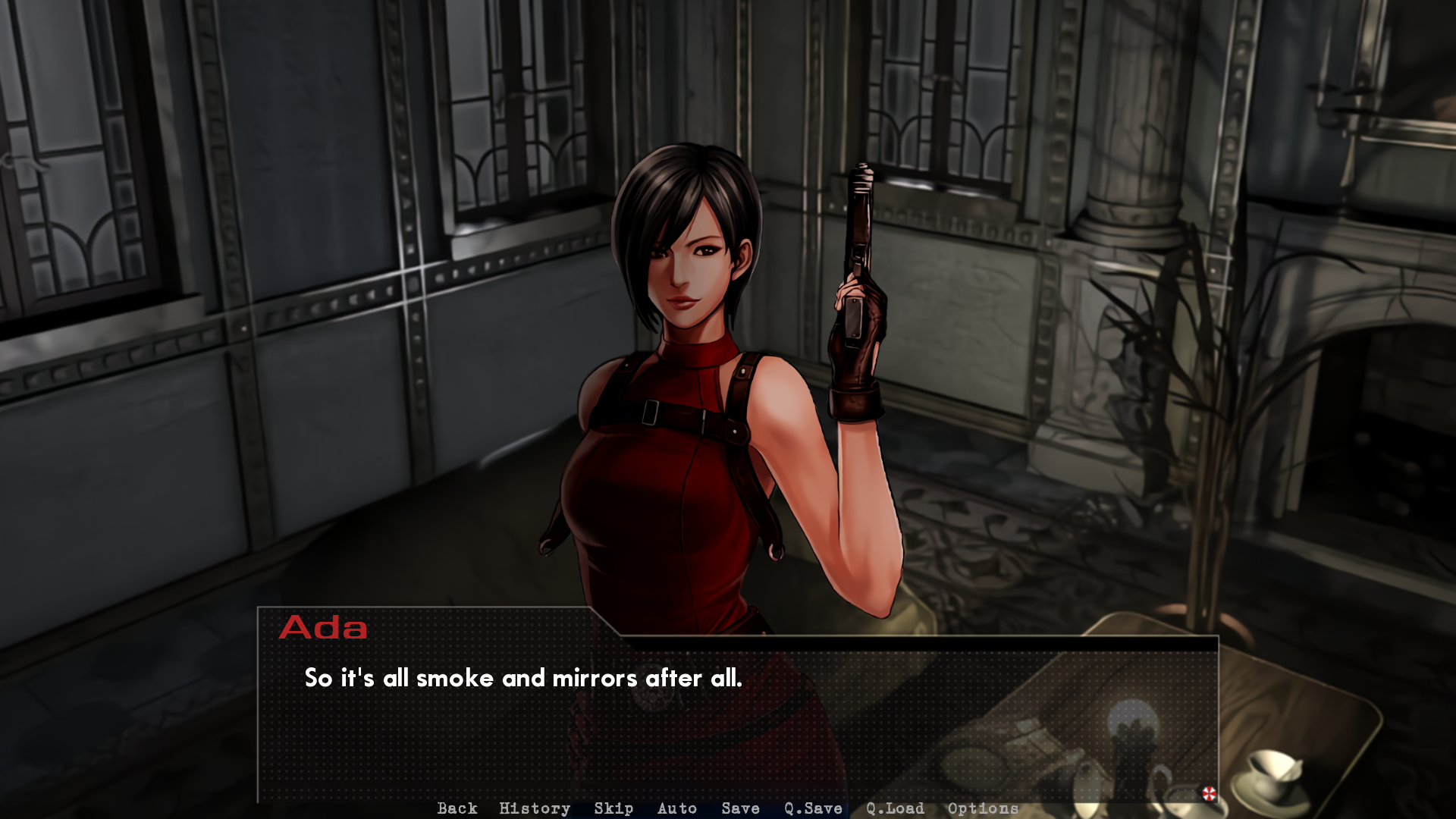Open the Save menu
This screenshot has height=819, width=1456.
tap(740, 808)
